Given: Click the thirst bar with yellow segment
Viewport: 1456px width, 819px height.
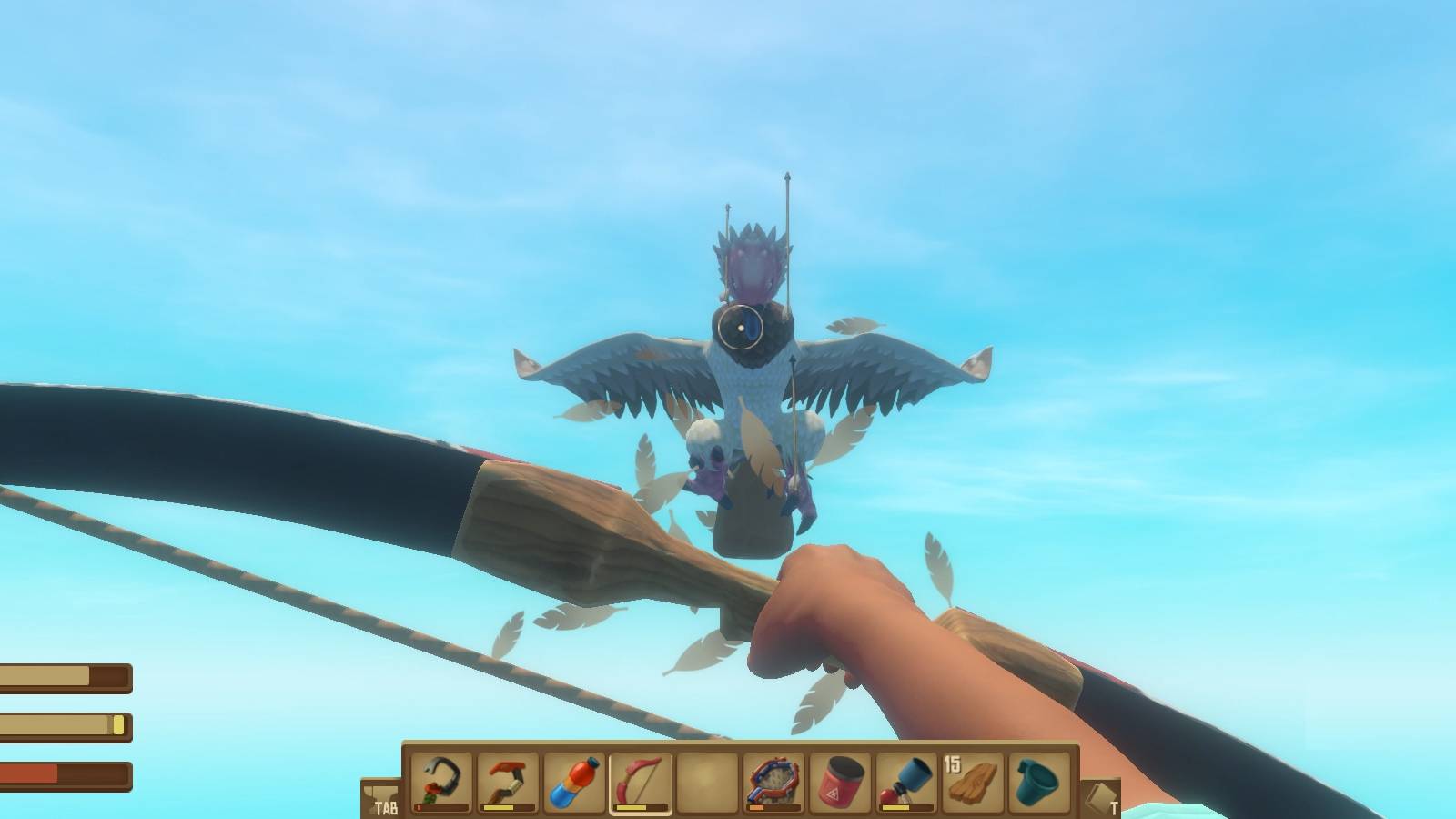Looking at the screenshot, I should click(x=64, y=725).
